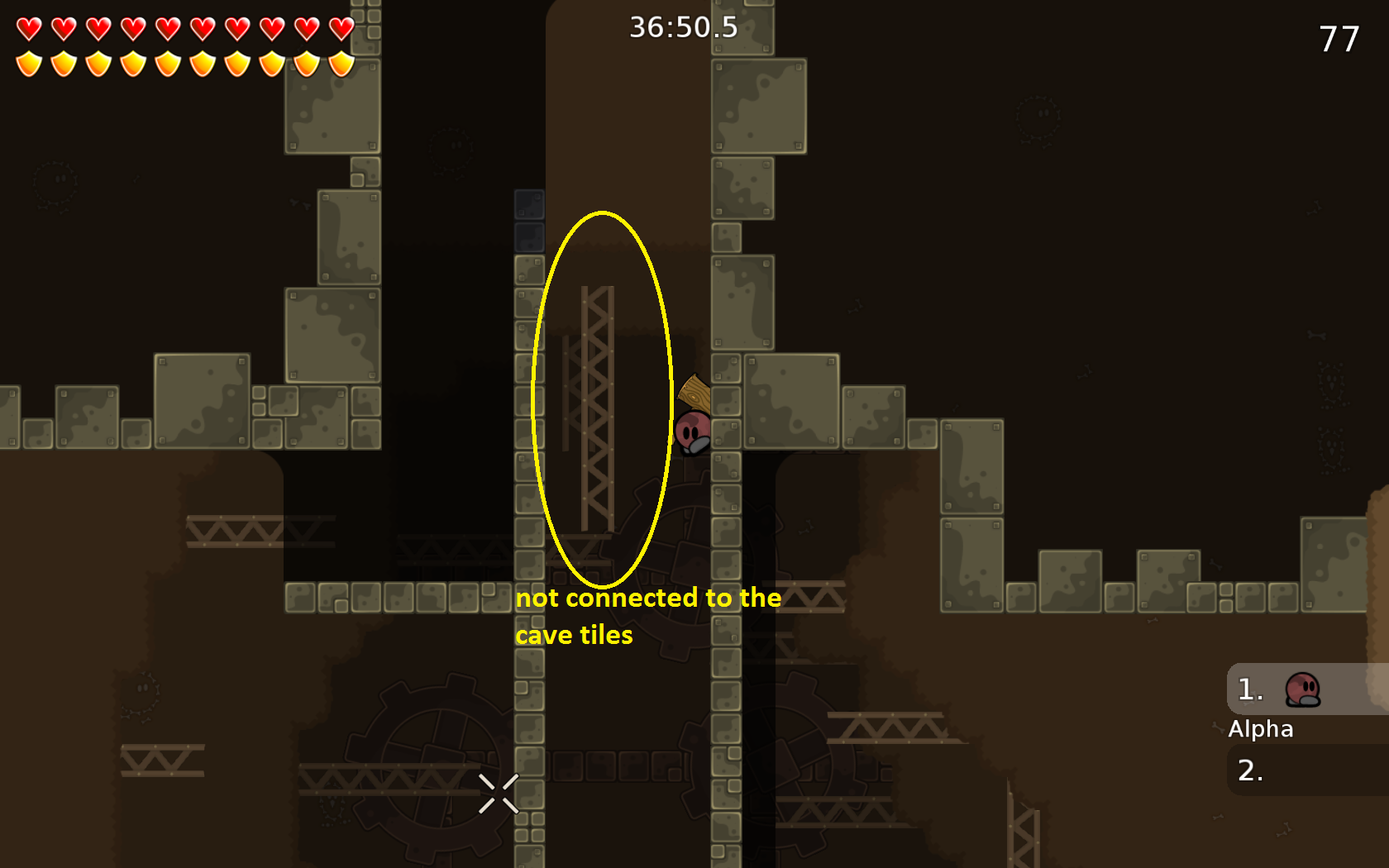Click the Alpha player avatar in the leaderboard
The image size is (1389, 868).
point(1303,691)
